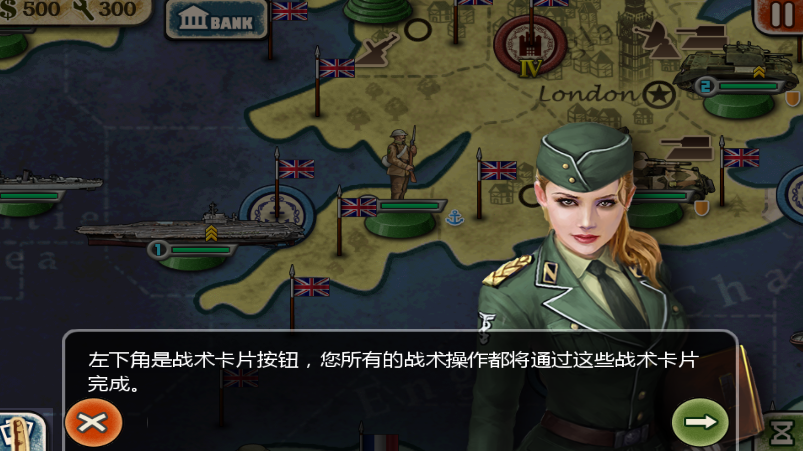Select the tank unit near London
Screen dimensions: 803x451
coord(723,67)
